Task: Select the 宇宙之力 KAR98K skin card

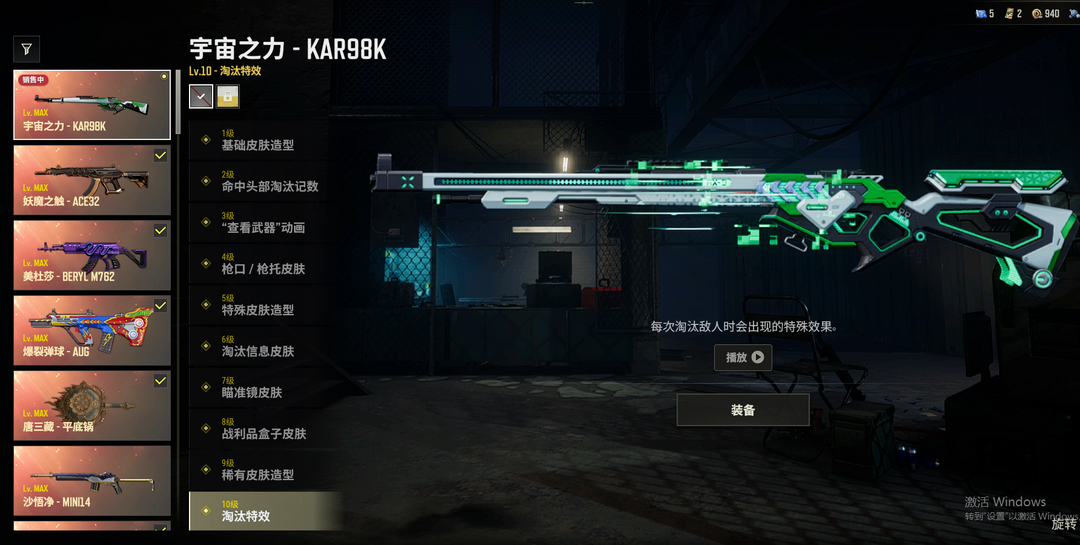Action: (92, 104)
